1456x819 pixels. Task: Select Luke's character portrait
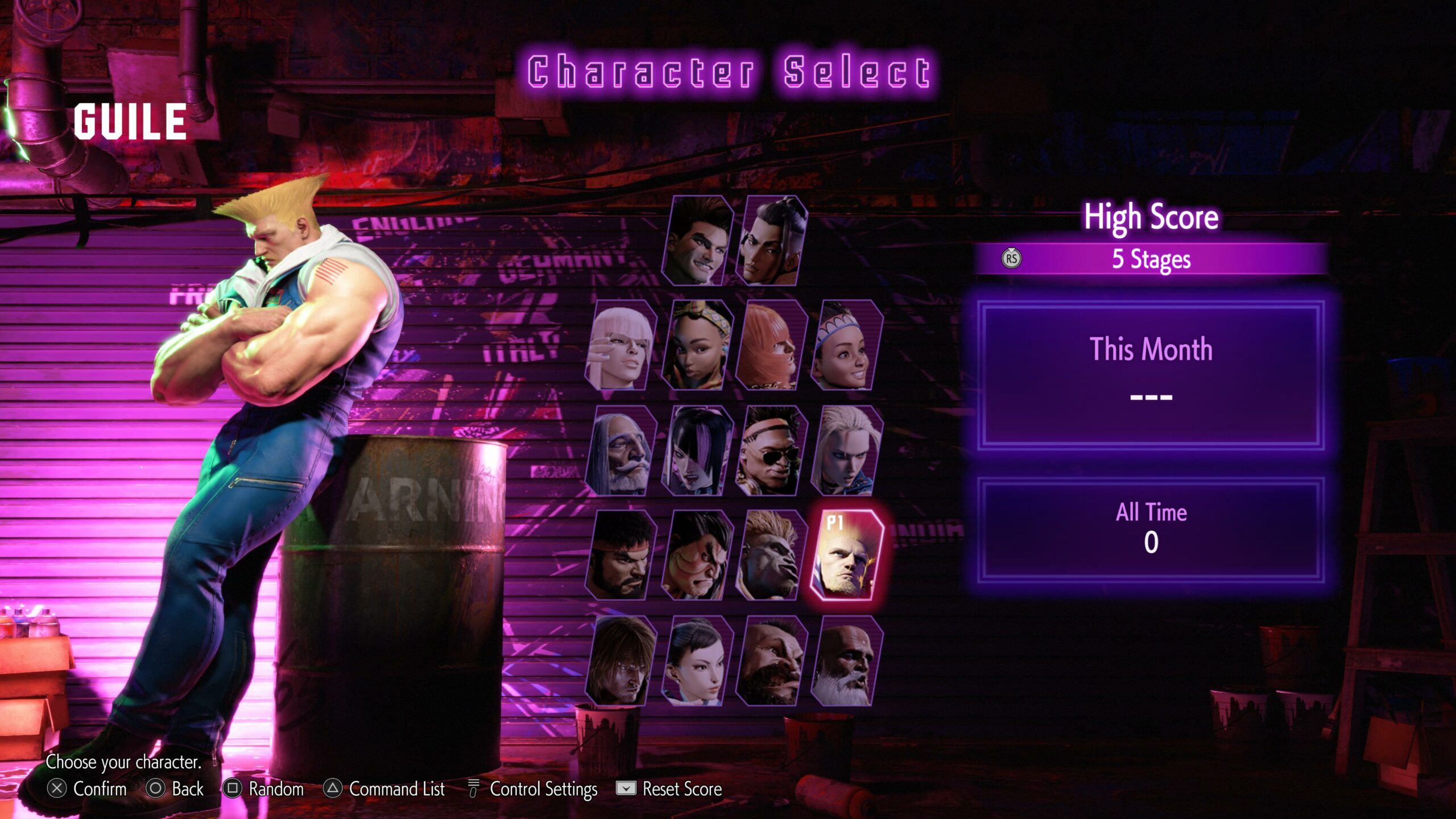697,240
